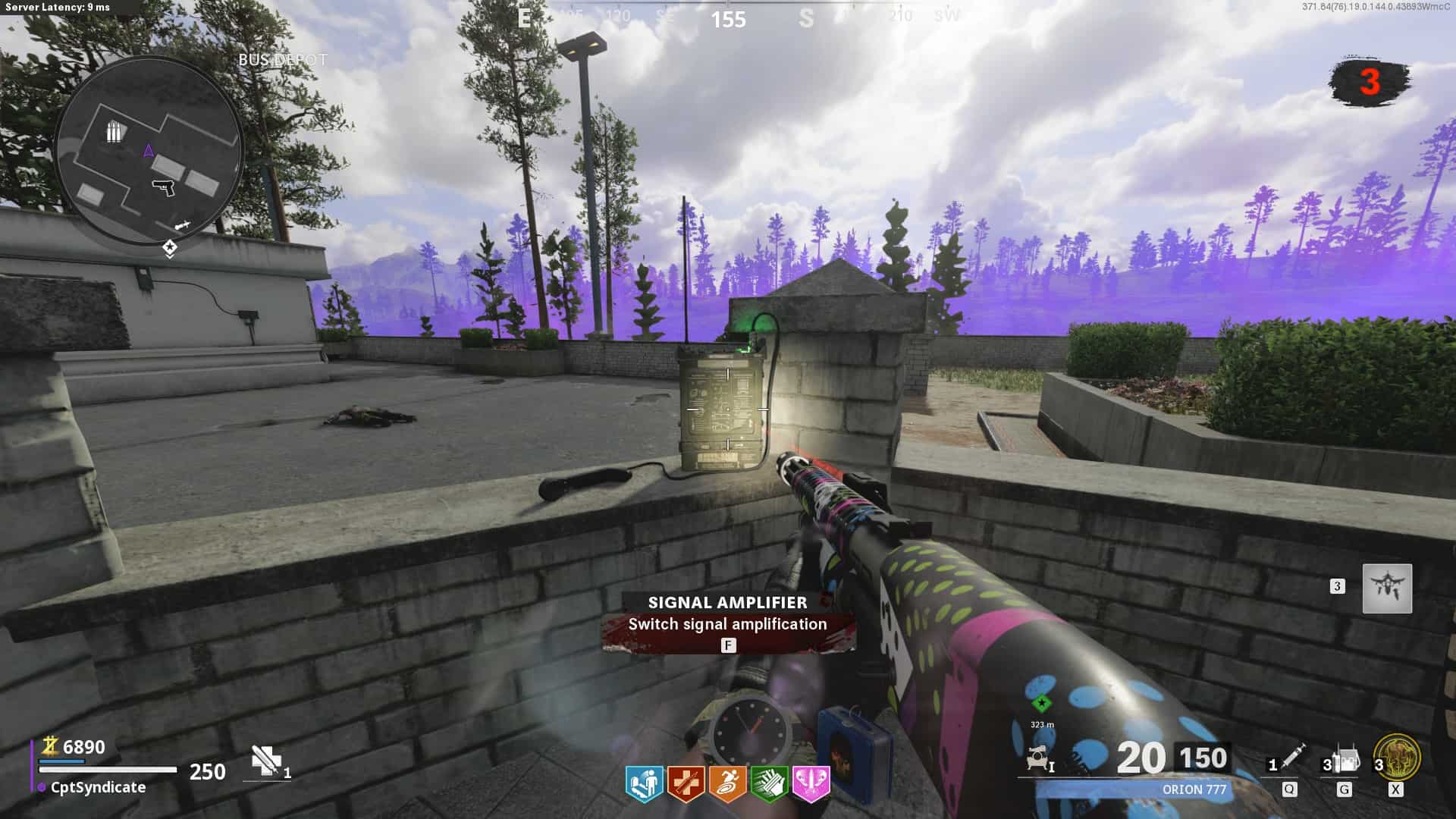Click the ORION 777 weapon name bar

[x=1194, y=789]
